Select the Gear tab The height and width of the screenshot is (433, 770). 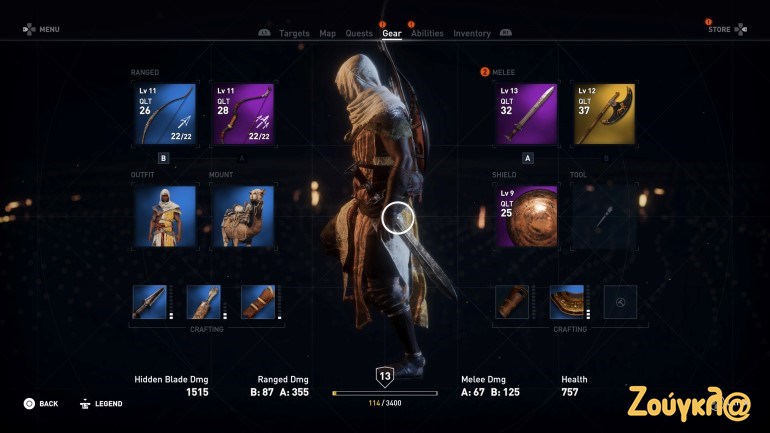(x=392, y=34)
